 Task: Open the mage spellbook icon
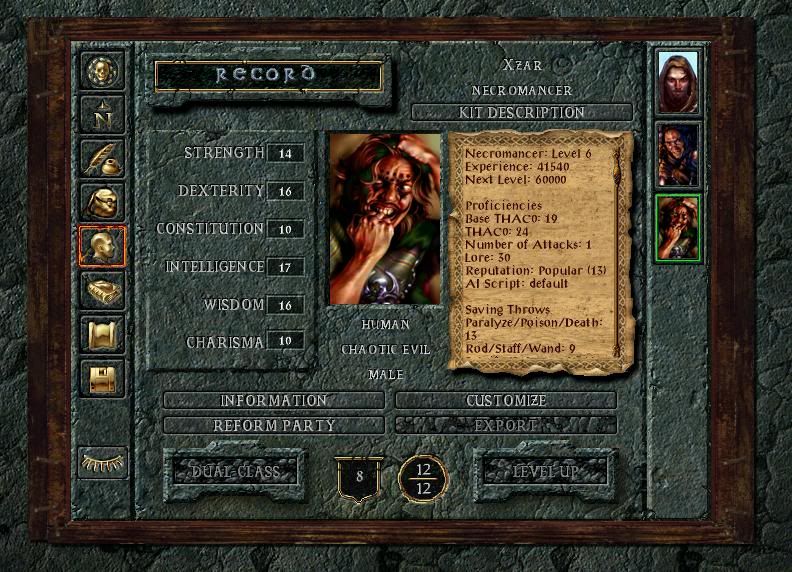pos(102,291)
